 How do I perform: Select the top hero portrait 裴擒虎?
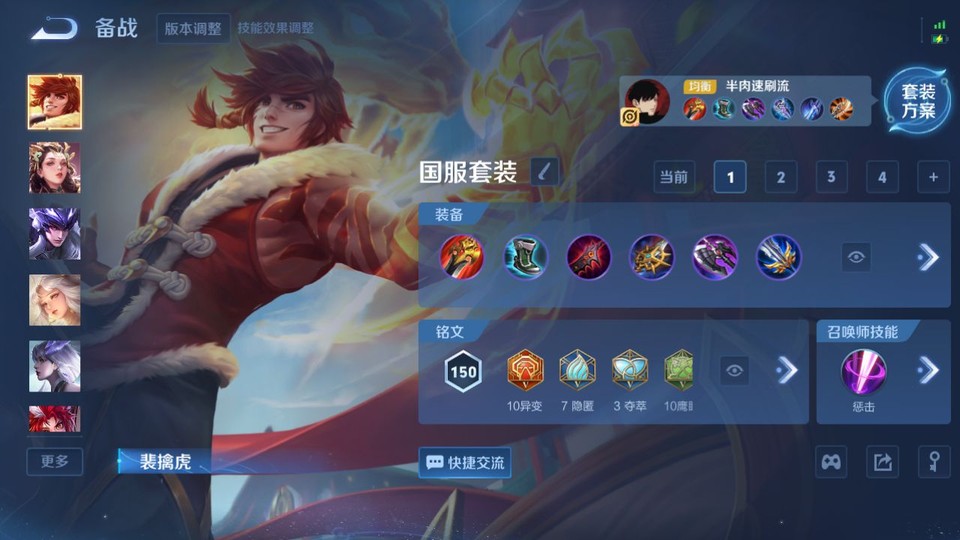pyautogui.click(x=55, y=102)
